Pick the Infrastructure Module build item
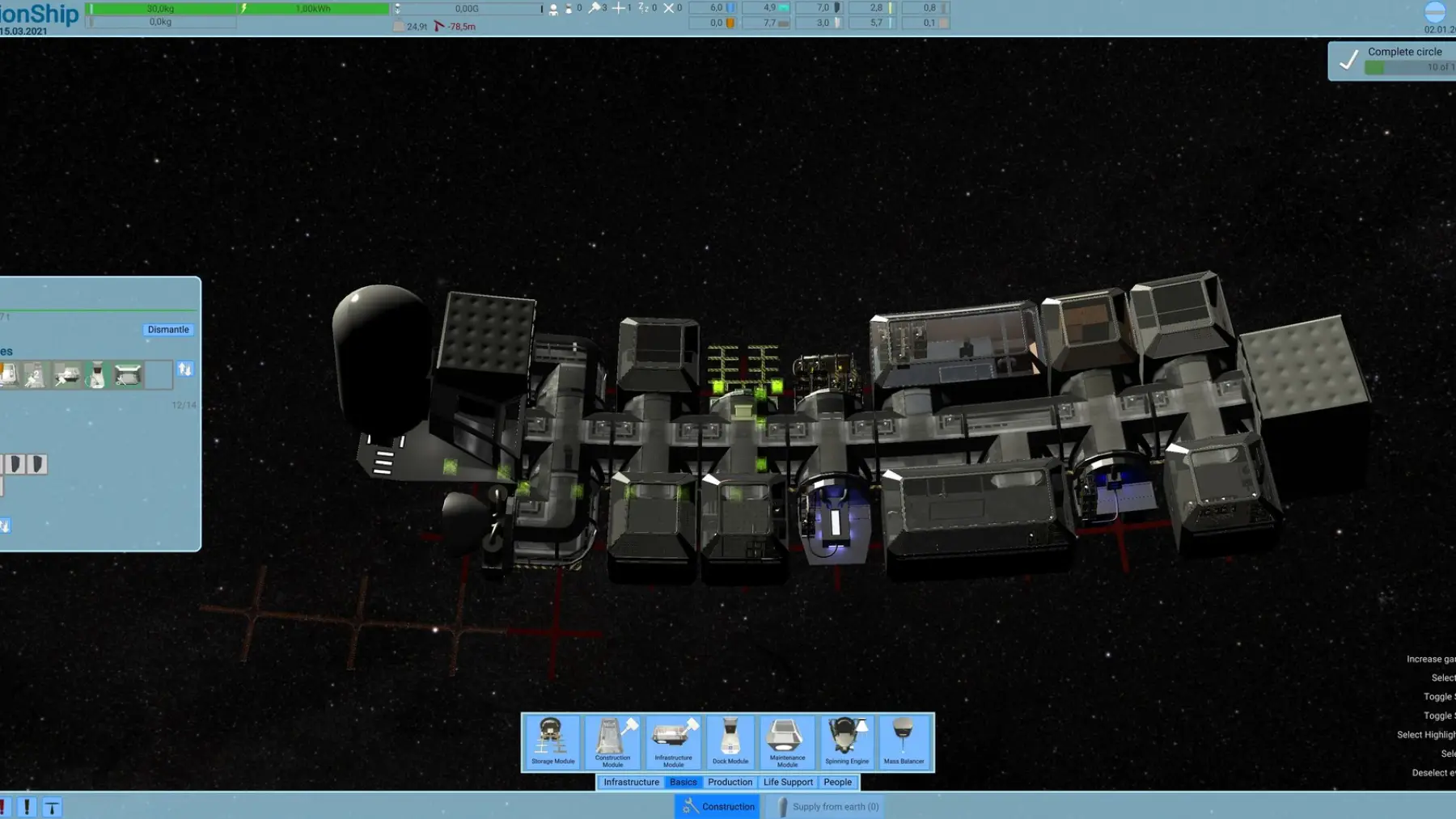1456x819 pixels. 673,741
